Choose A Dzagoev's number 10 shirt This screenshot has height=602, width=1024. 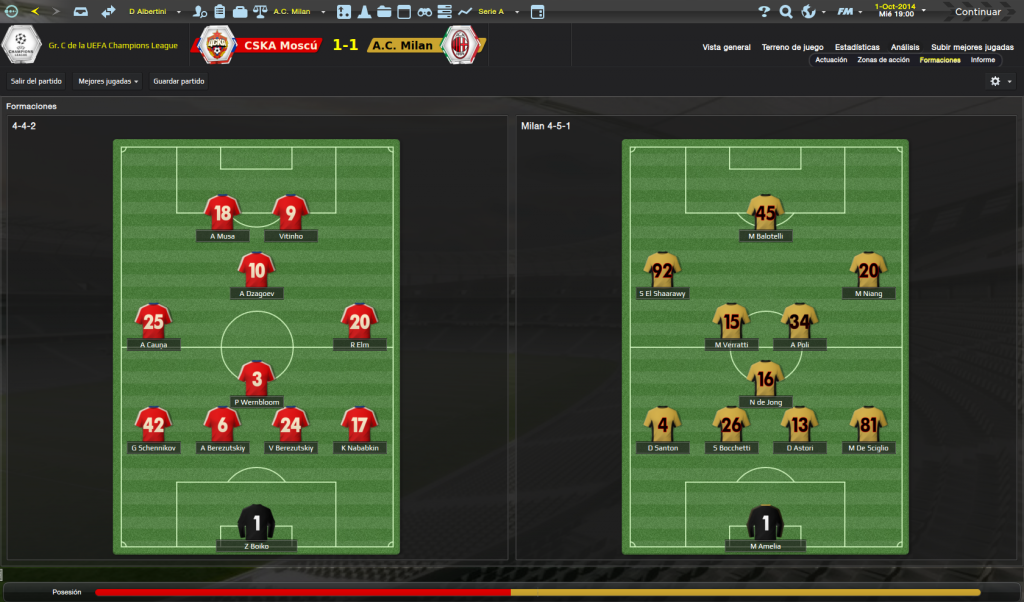click(257, 270)
